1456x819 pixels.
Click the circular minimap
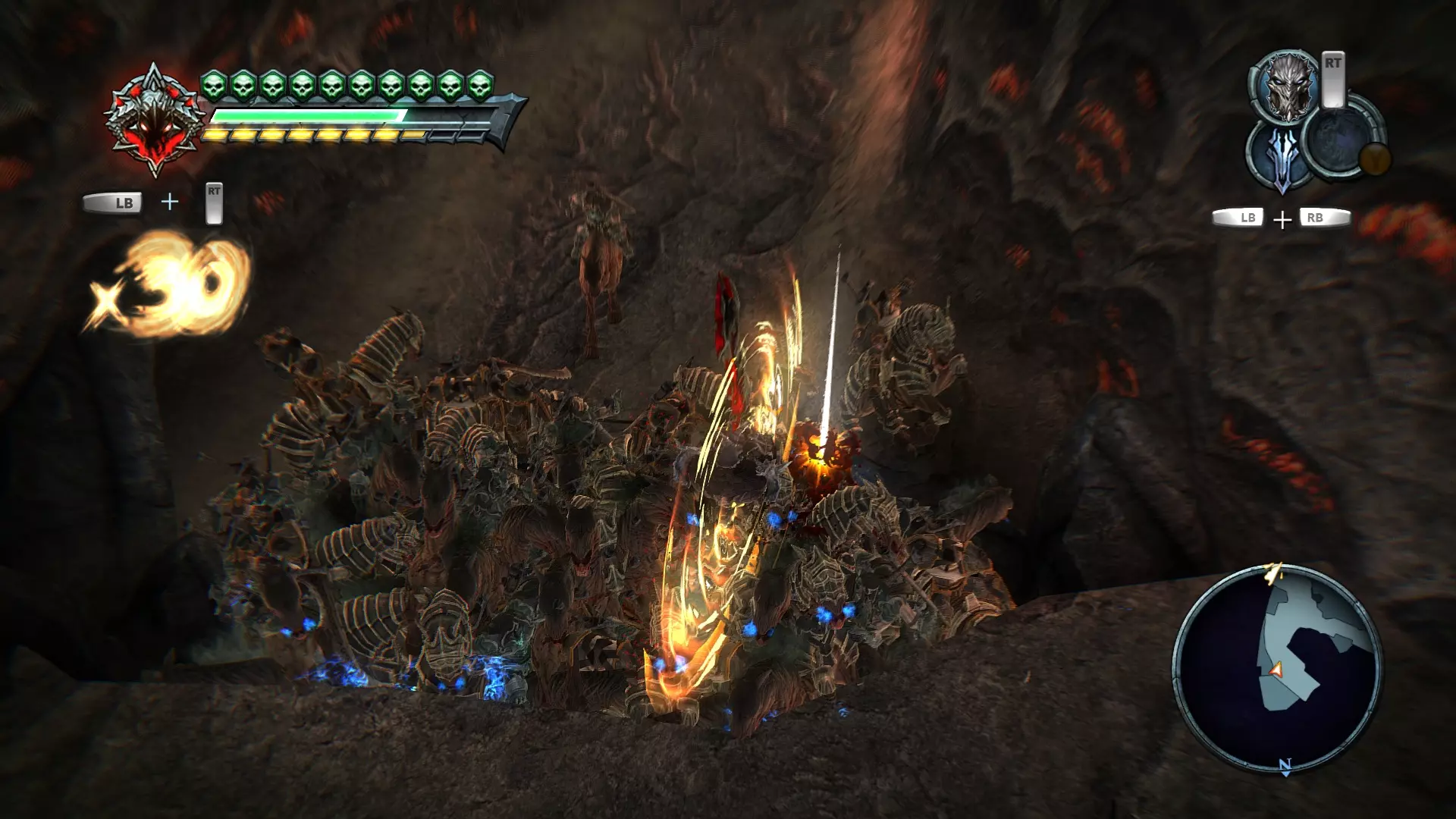1278,667
